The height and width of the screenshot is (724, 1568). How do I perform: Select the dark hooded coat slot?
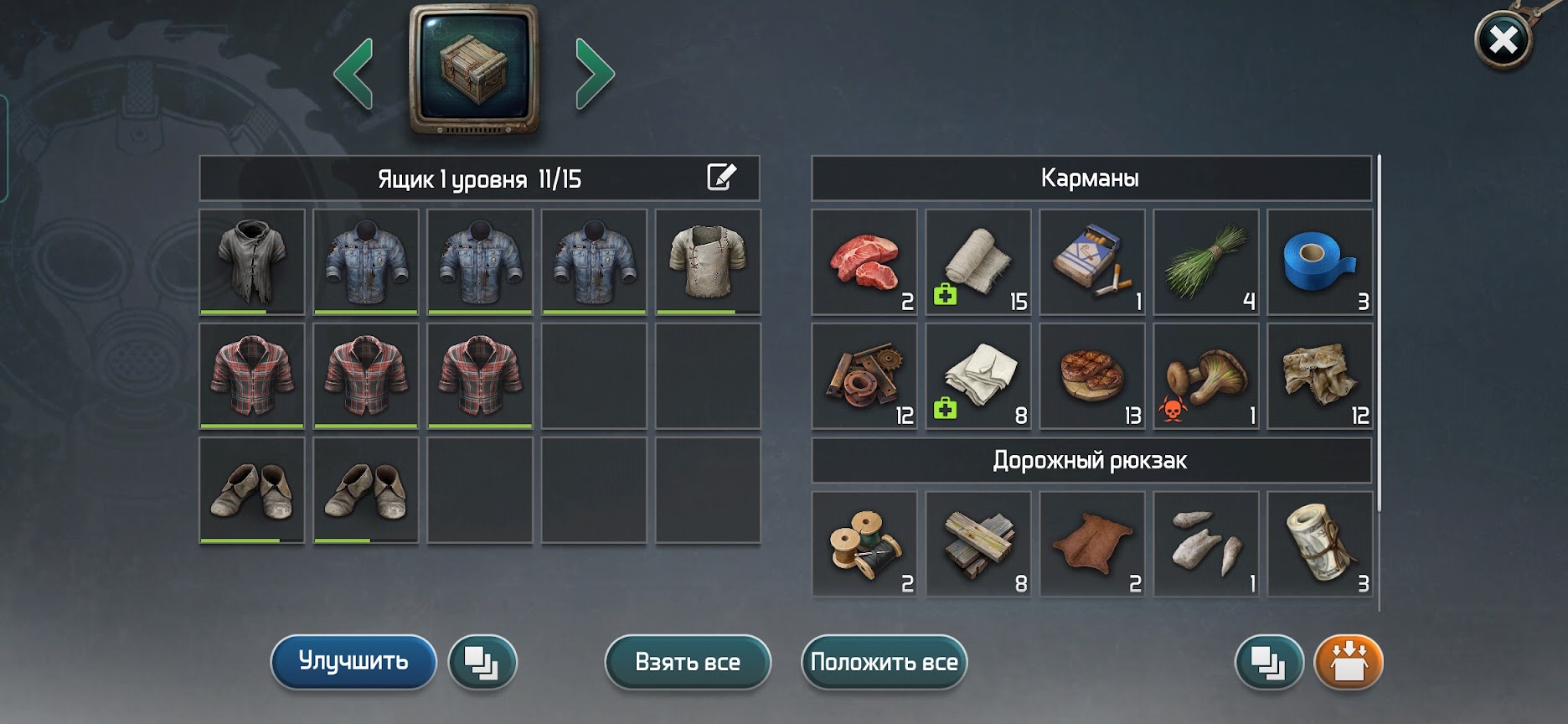252,262
